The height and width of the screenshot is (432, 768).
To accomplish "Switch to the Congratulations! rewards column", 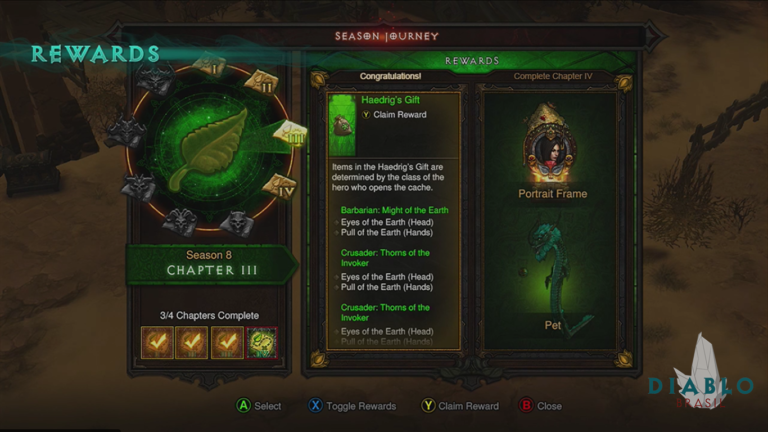I will pos(390,76).
